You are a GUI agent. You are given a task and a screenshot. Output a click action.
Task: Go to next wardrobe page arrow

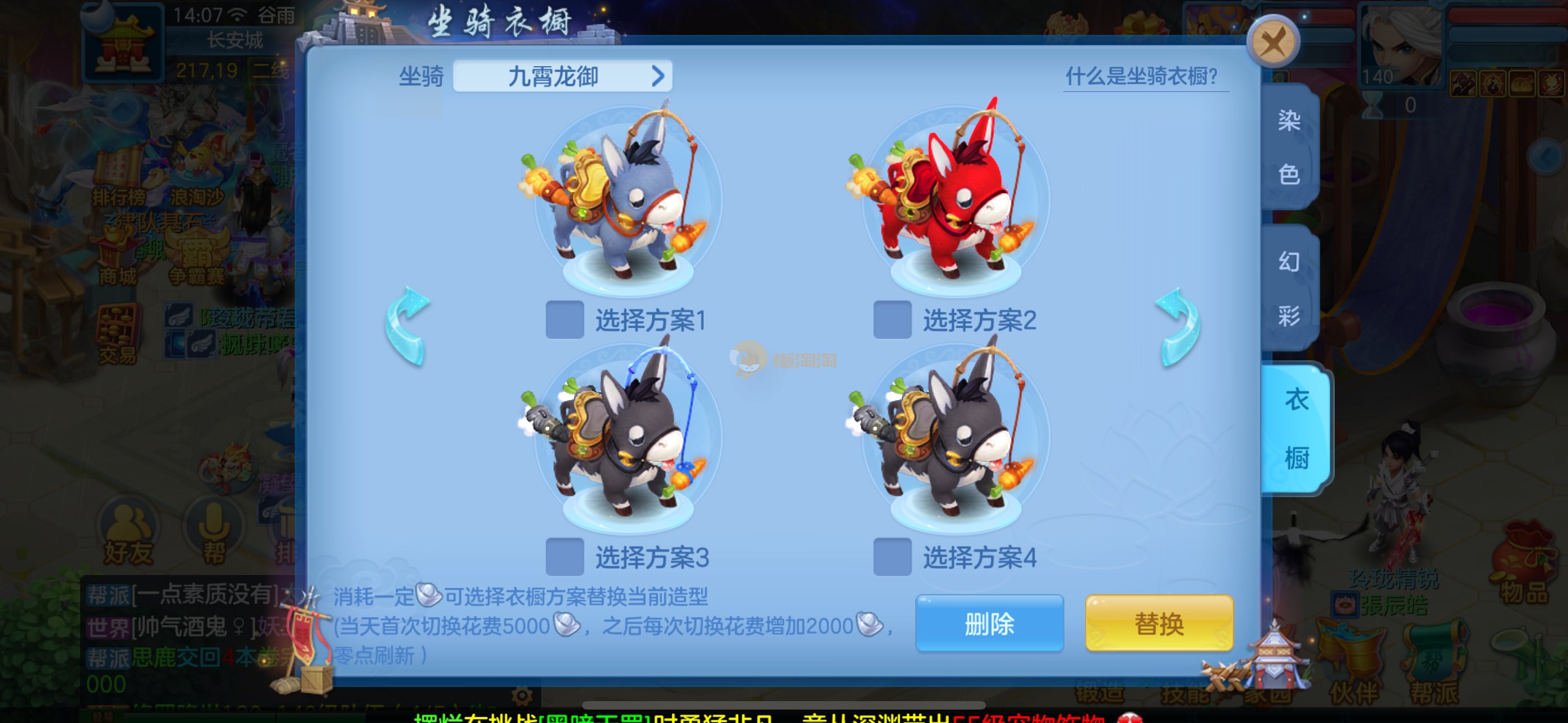point(1178,326)
